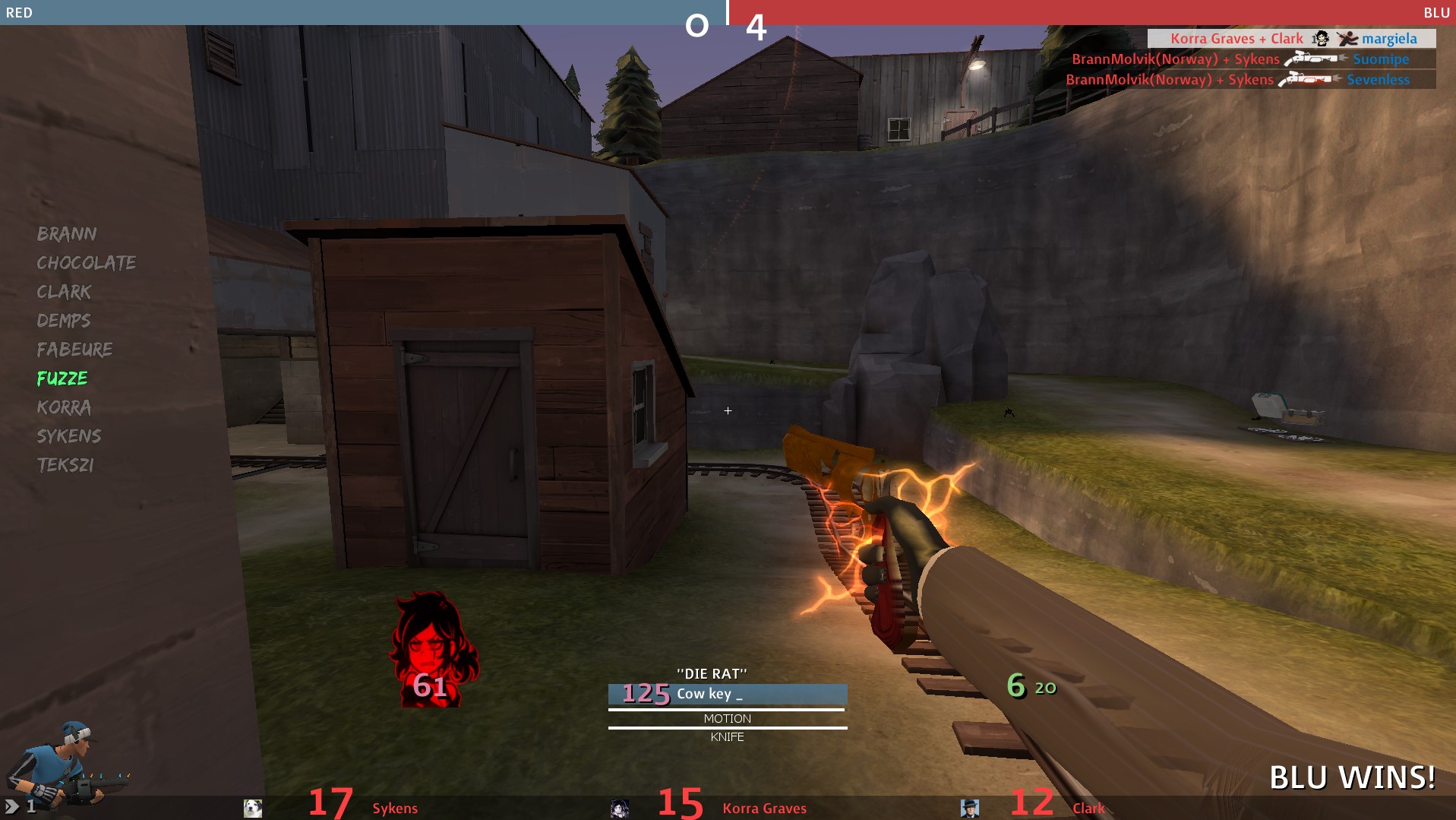The height and width of the screenshot is (820, 1456).
Task: Select SYKENS from the left roster
Action: tap(69, 436)
